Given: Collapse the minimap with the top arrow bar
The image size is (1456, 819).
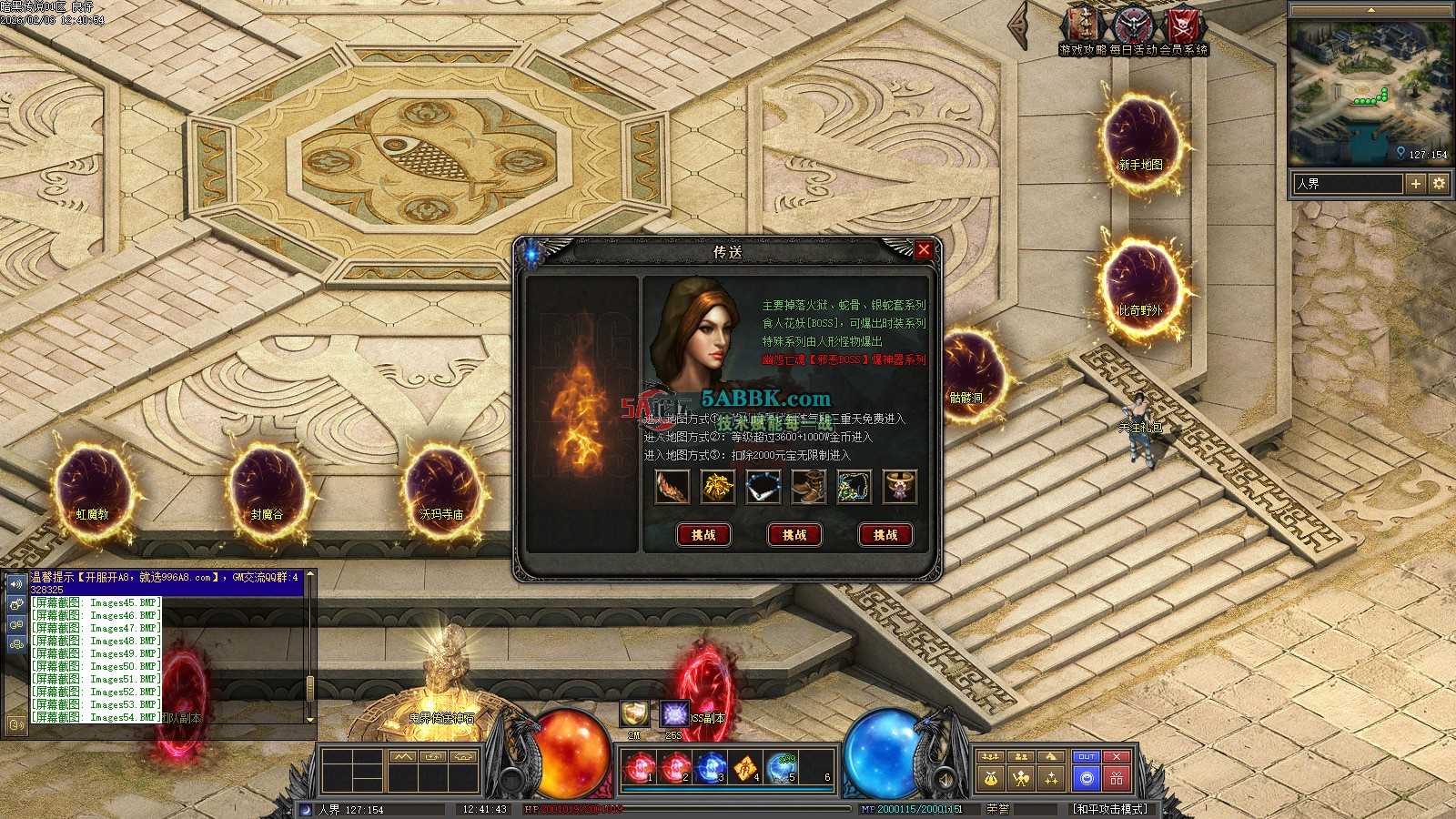Looking at the screenshot, I should pyautogui.click(x=1370, y=10).
